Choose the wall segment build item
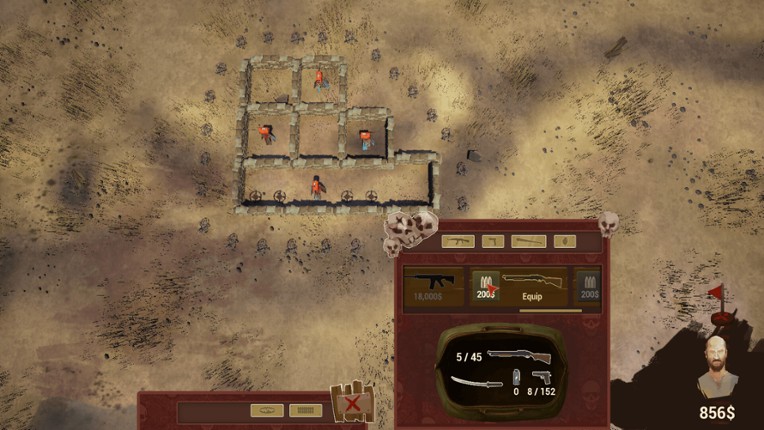This screenshot has height=430, width=764. (x=305, y=410)
